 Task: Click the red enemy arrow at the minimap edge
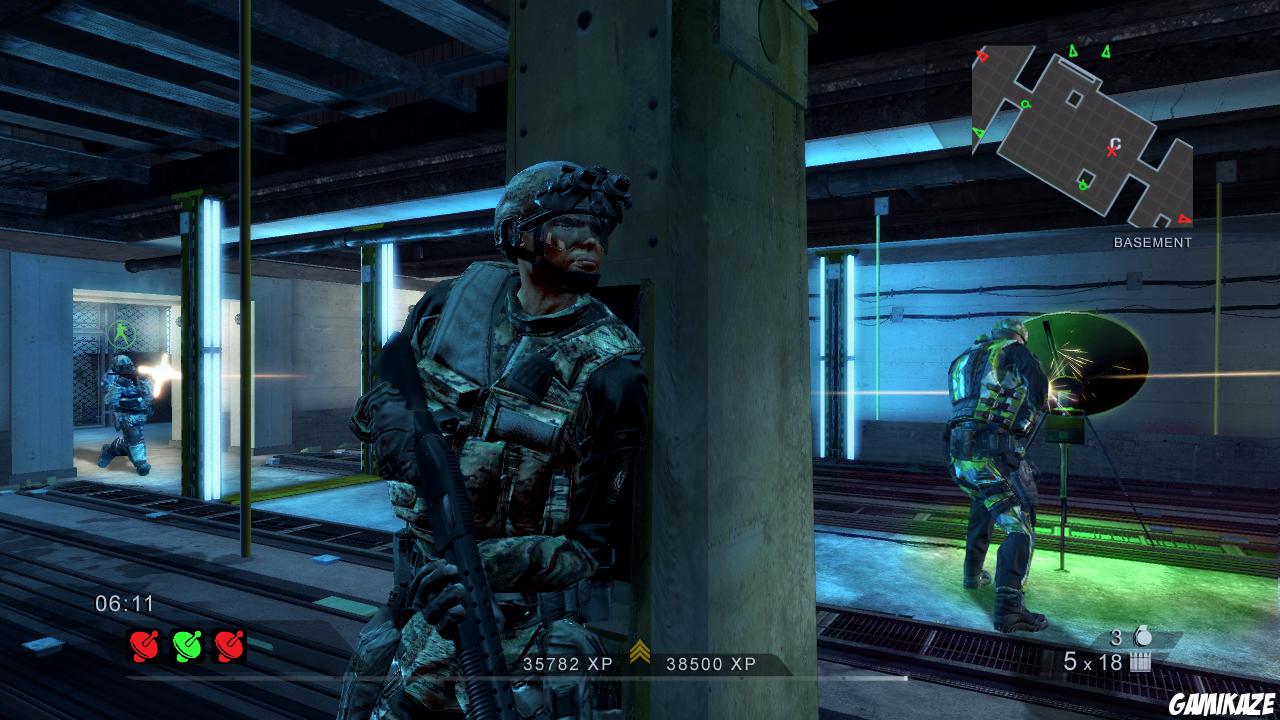pos(980,54)
